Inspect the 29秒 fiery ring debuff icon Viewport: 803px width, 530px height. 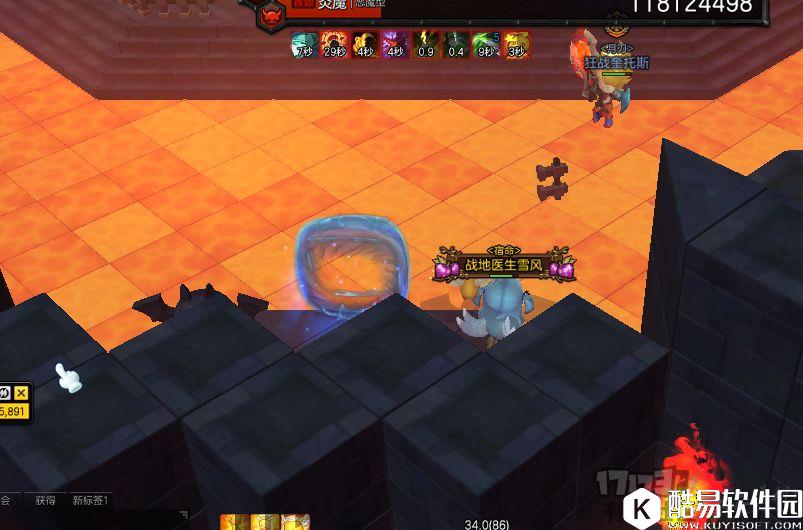pyautogui.click(x=334, y=45)
